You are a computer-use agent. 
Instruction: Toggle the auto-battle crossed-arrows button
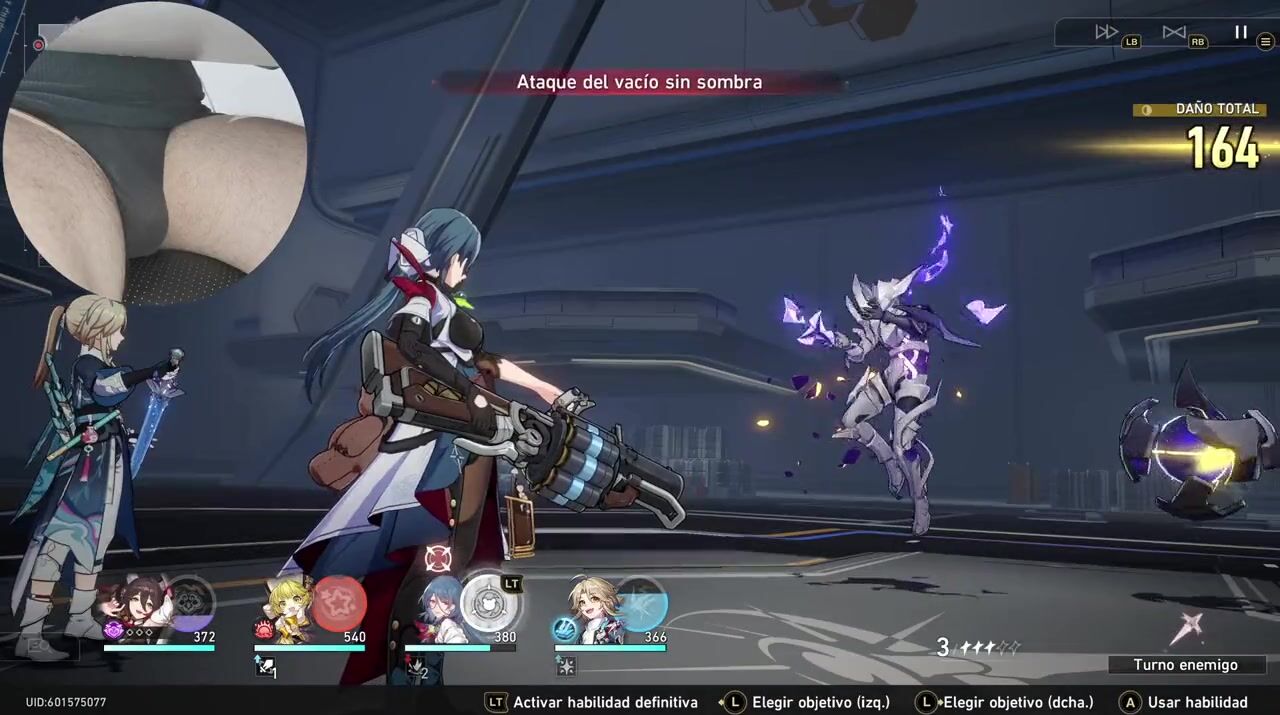tap(1174, 32)
